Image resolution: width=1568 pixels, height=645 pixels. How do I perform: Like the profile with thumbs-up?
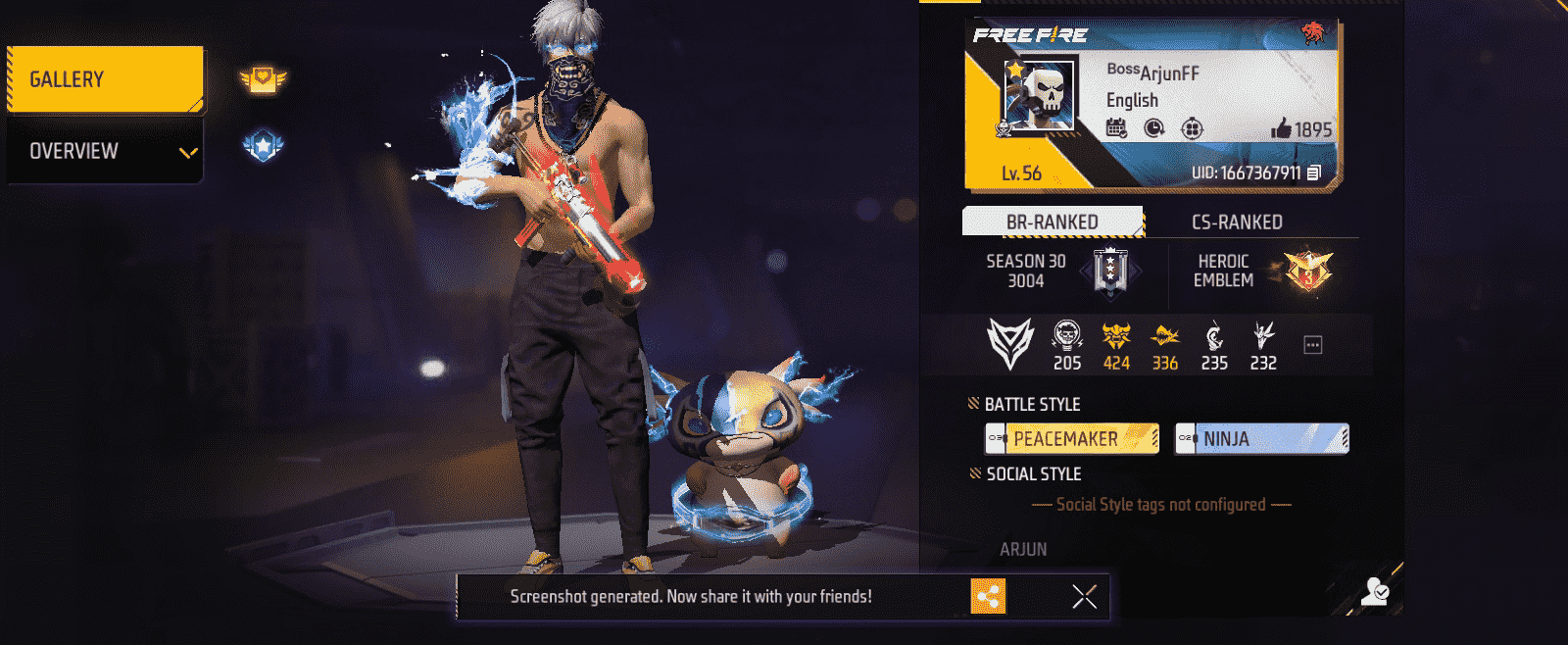point(1281,128)
